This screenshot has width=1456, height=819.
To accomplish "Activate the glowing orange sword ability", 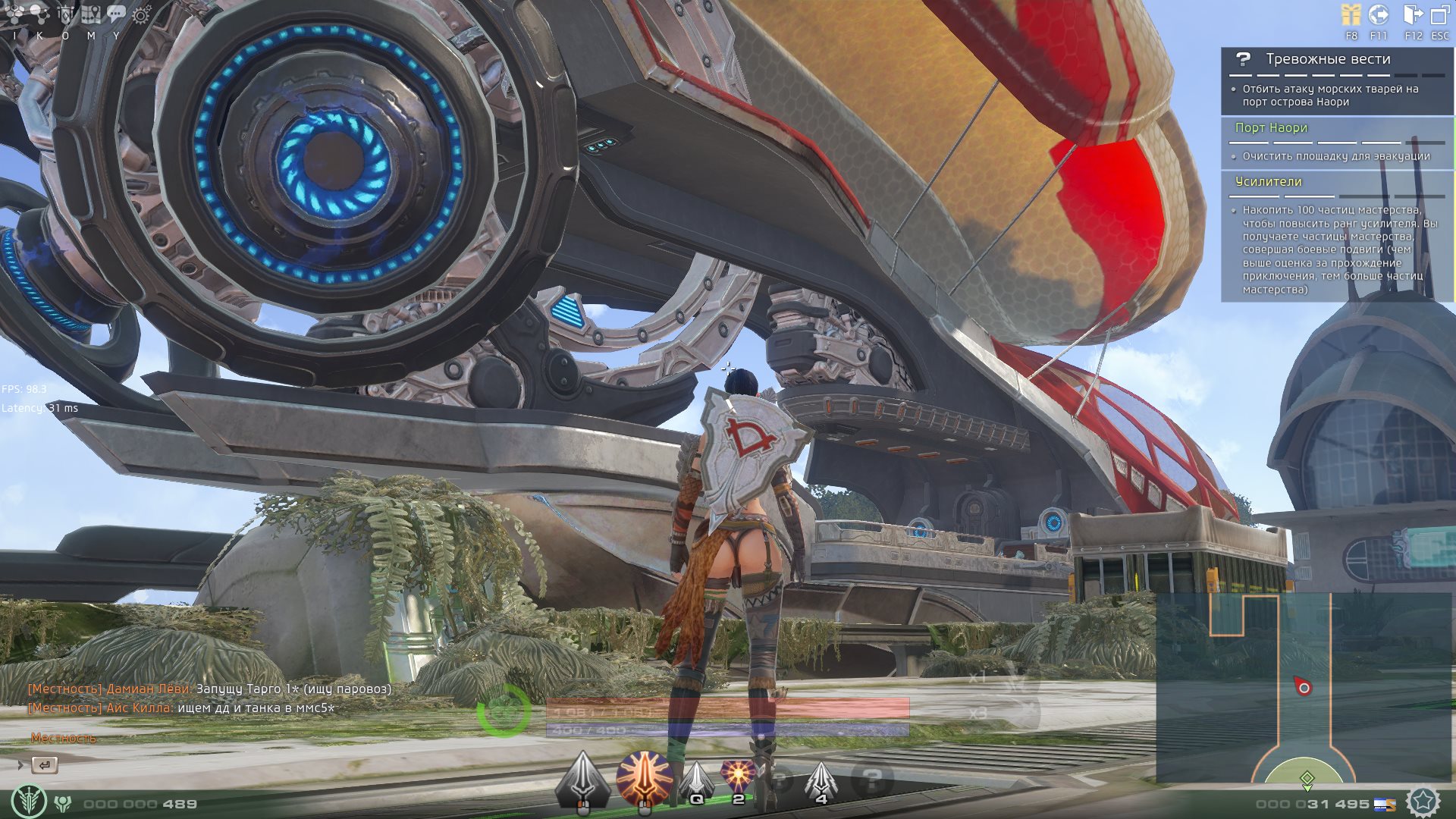I will tap(644, 778).
